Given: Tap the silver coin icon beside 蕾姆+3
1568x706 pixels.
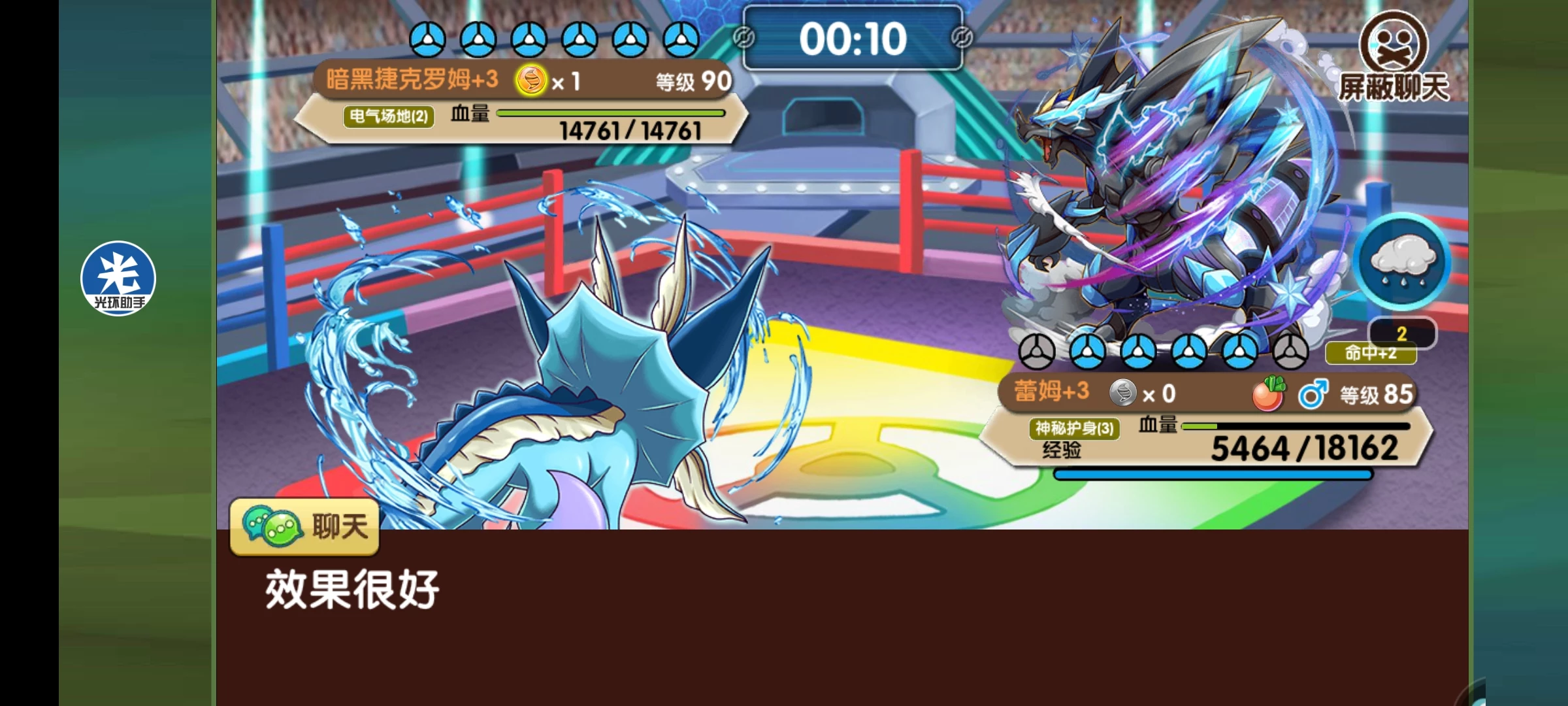Looking at the screenshot, I should tap(1122, 393).
